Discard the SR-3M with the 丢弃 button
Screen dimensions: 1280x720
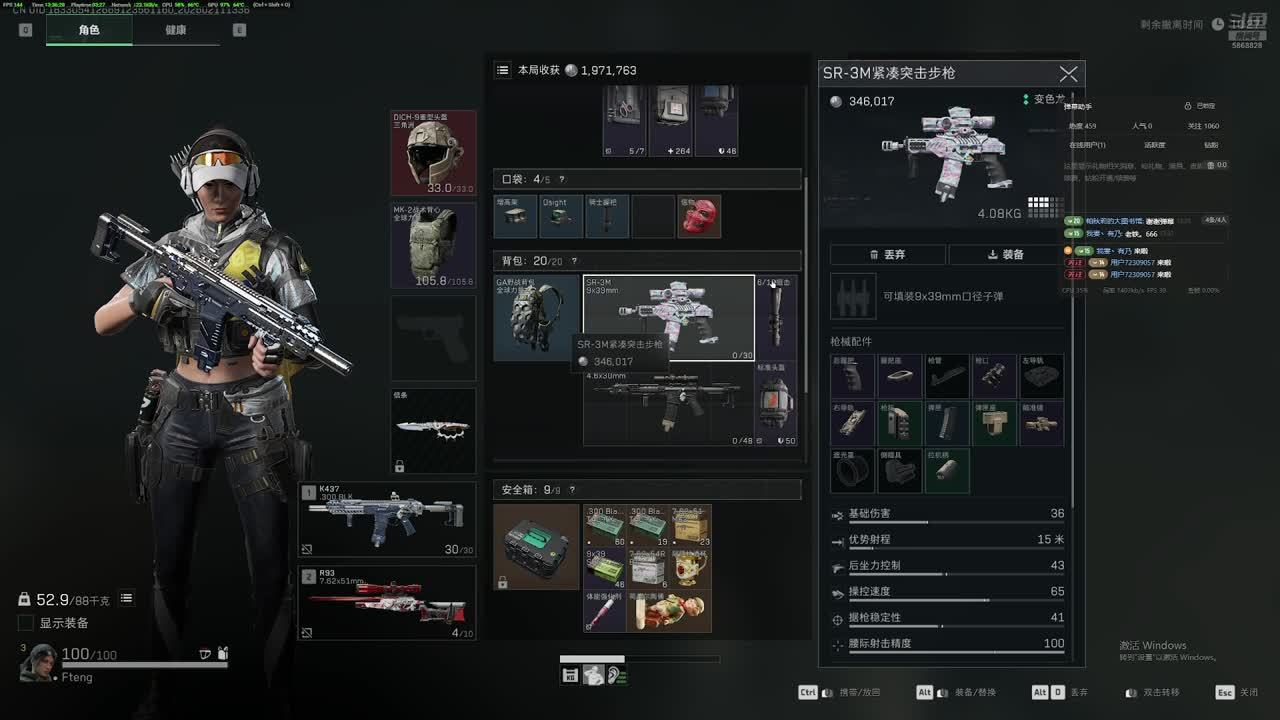tap(887, 255)
